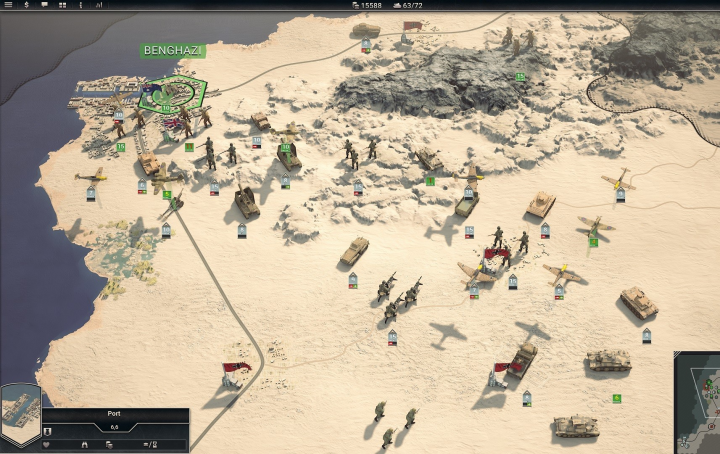The height and width of the screenshot is (454, 720).
Task: Open the dollar sign purchase menu
Action: pos(26,5)
